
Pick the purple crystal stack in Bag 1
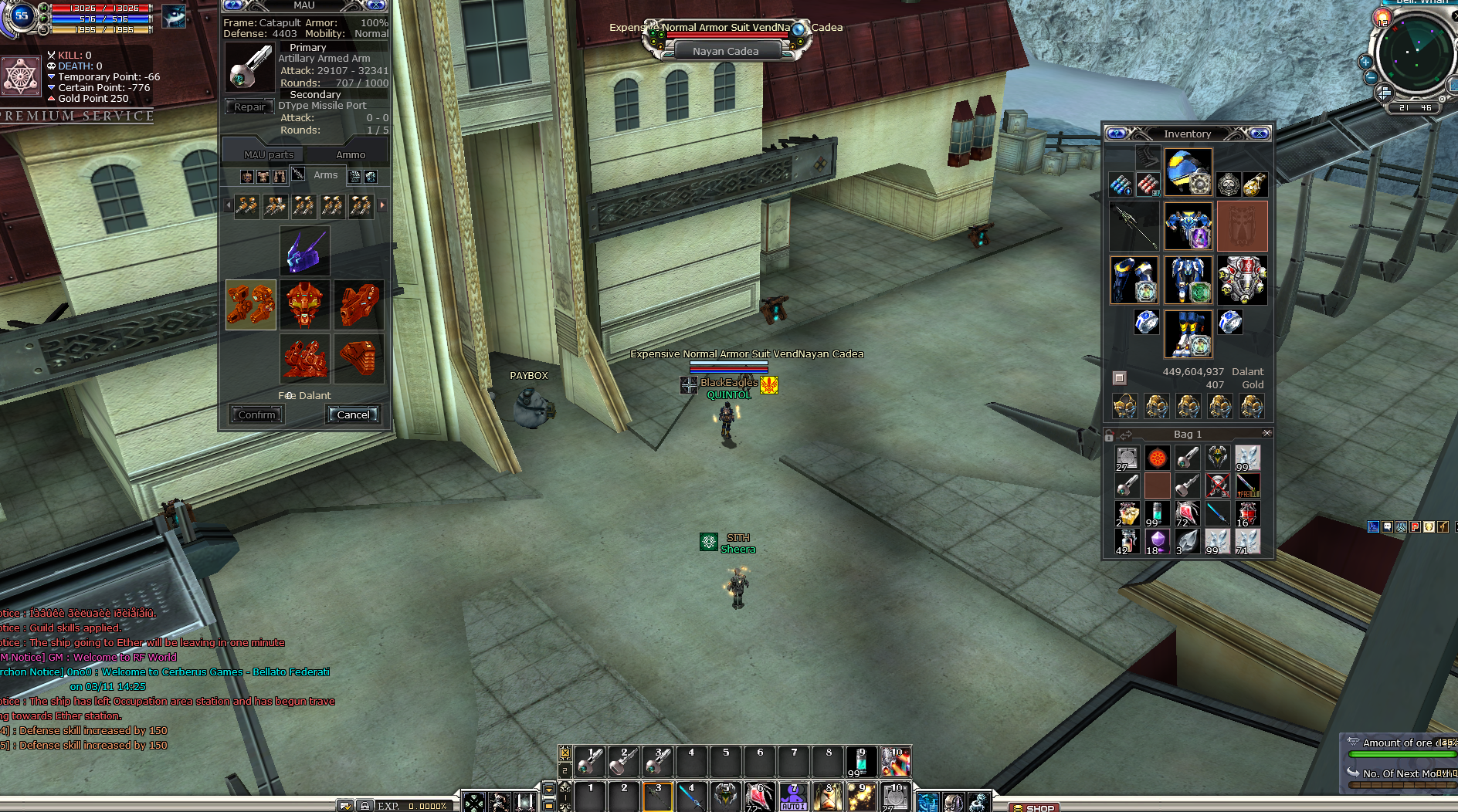1157,541
